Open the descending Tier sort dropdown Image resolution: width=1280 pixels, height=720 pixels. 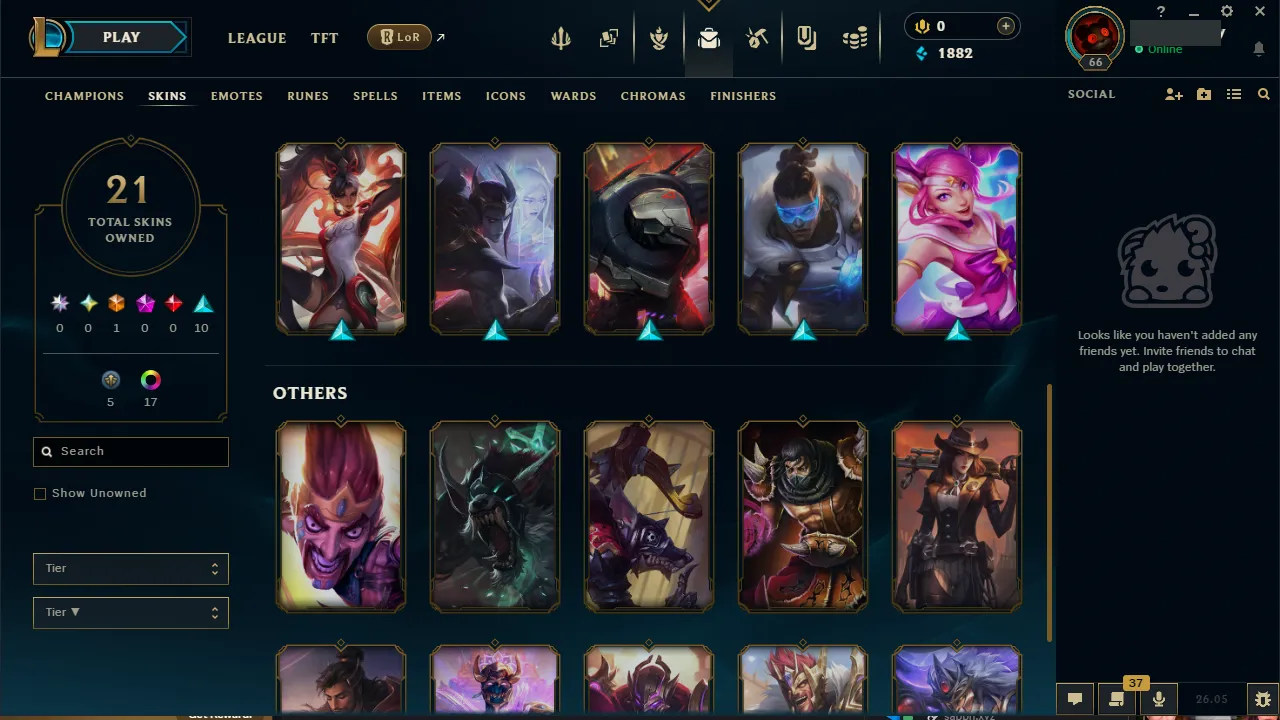tap(130, 612)
